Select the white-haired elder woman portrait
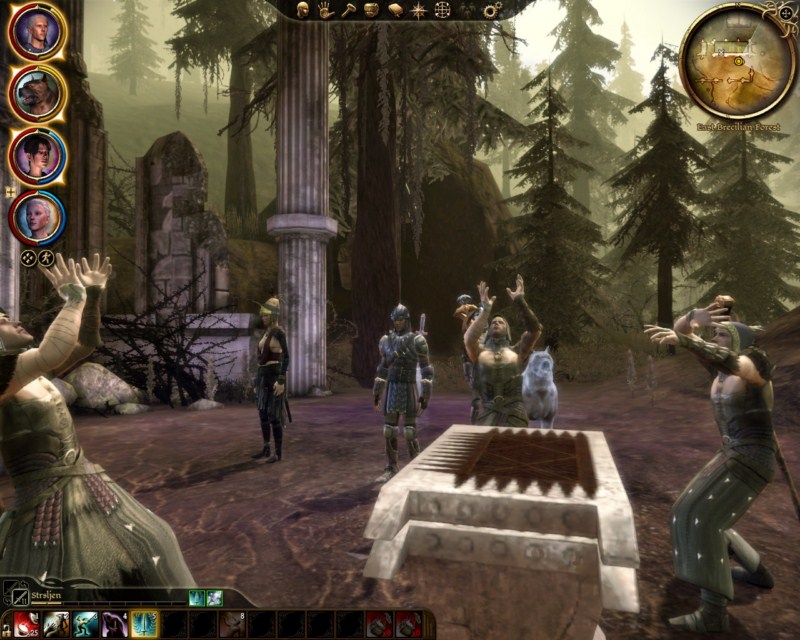 coord(38,215)
